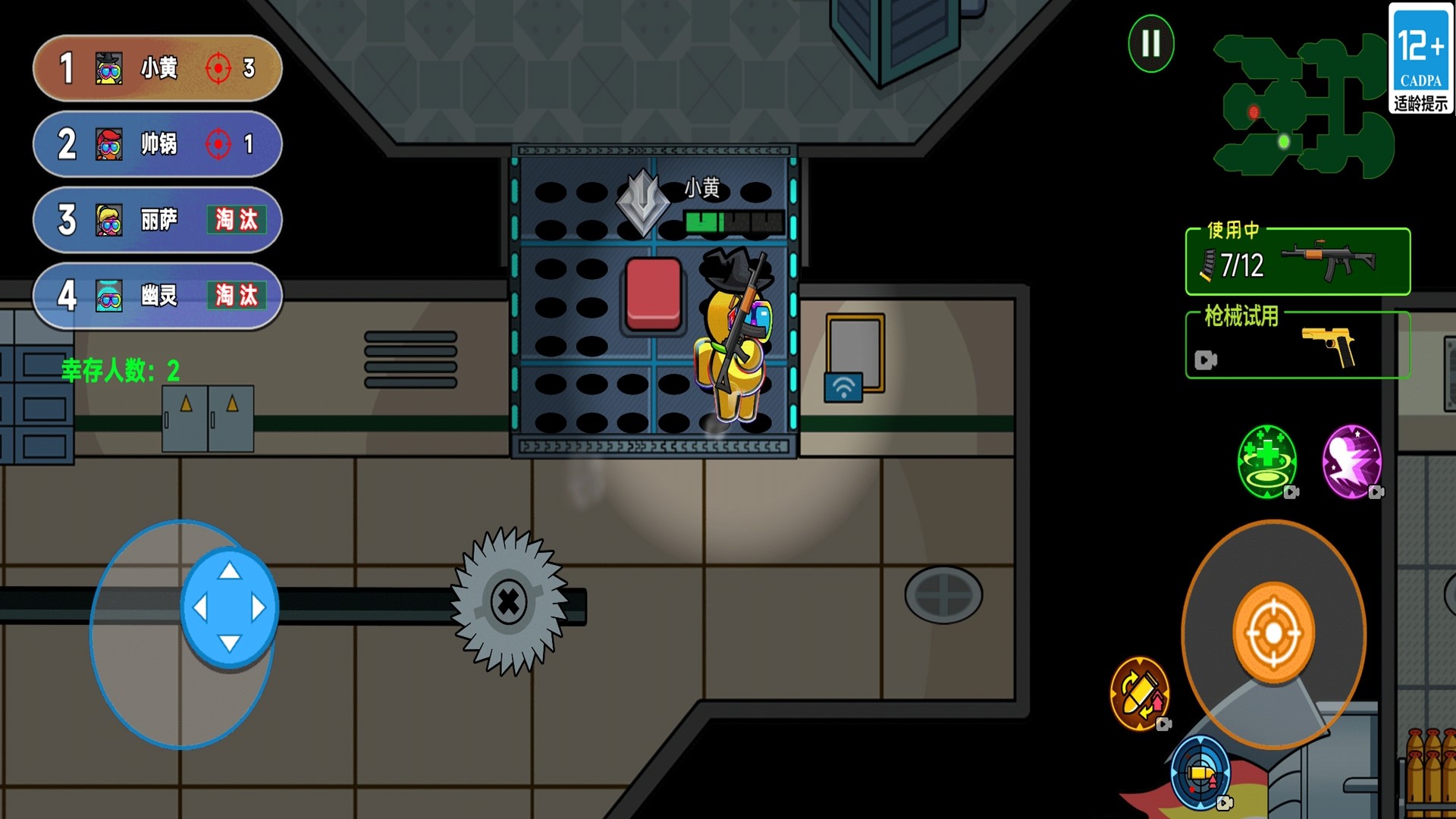
Task: Try the golden pistol trial weapon
Action: 1298,346
